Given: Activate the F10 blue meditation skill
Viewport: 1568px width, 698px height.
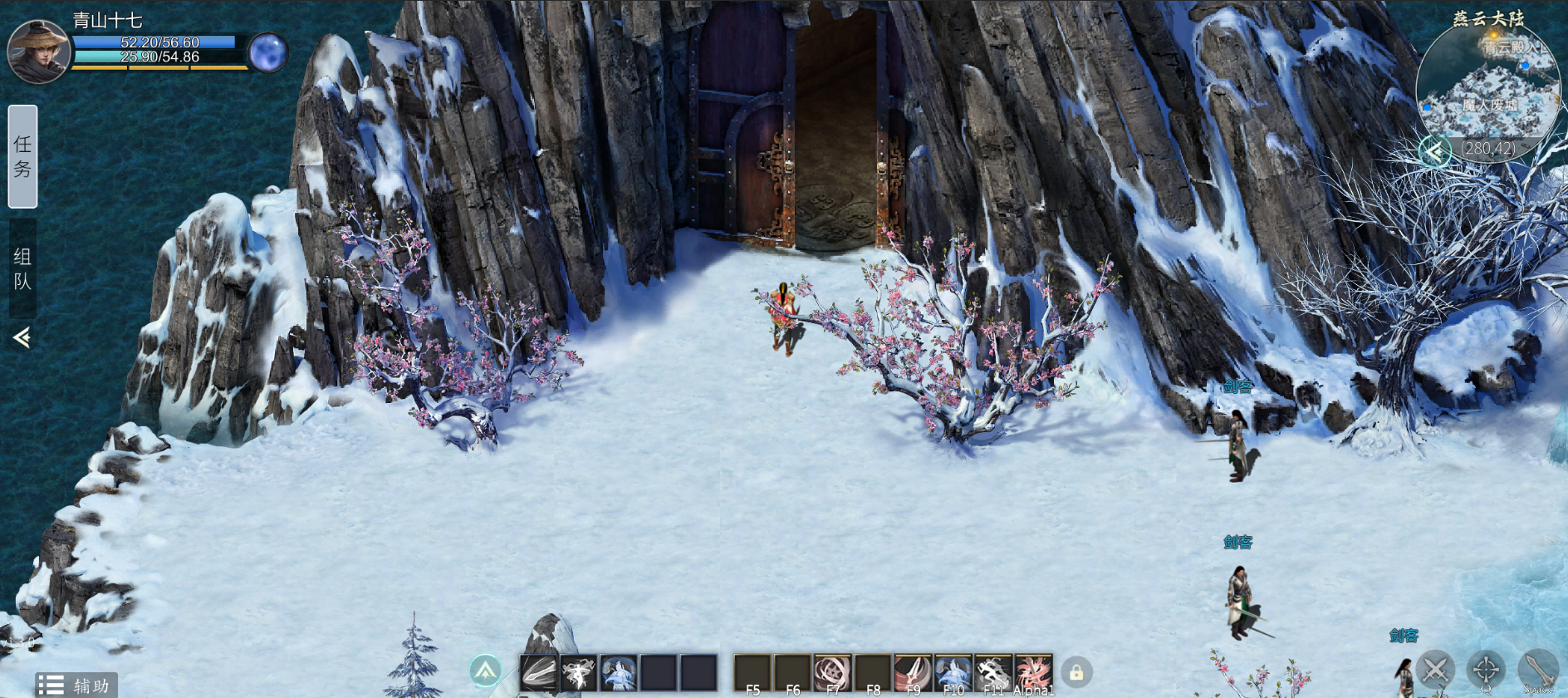Looking at the screenshot, I should (x=953, y=672).
